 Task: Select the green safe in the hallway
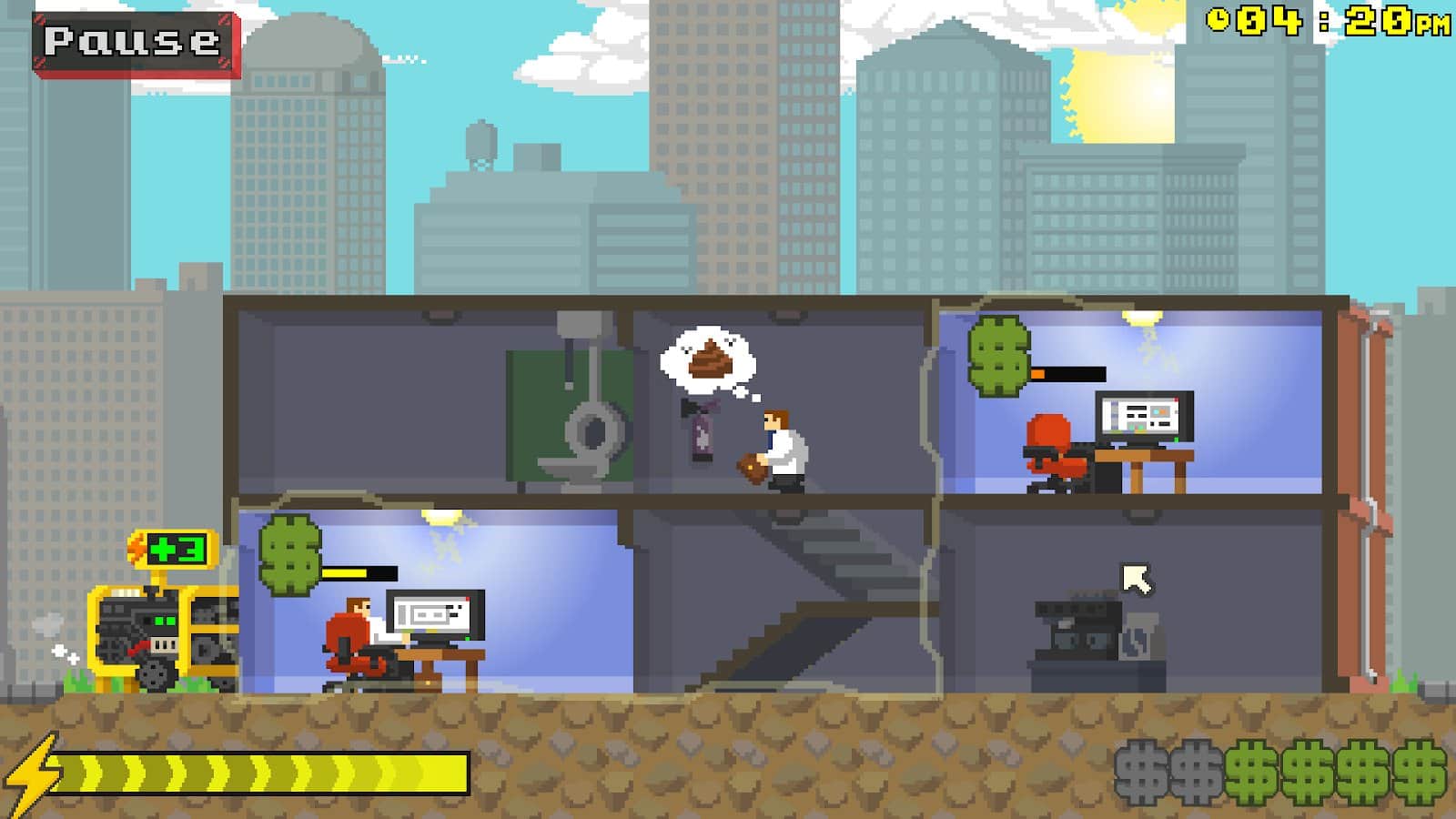pos(564,409)
